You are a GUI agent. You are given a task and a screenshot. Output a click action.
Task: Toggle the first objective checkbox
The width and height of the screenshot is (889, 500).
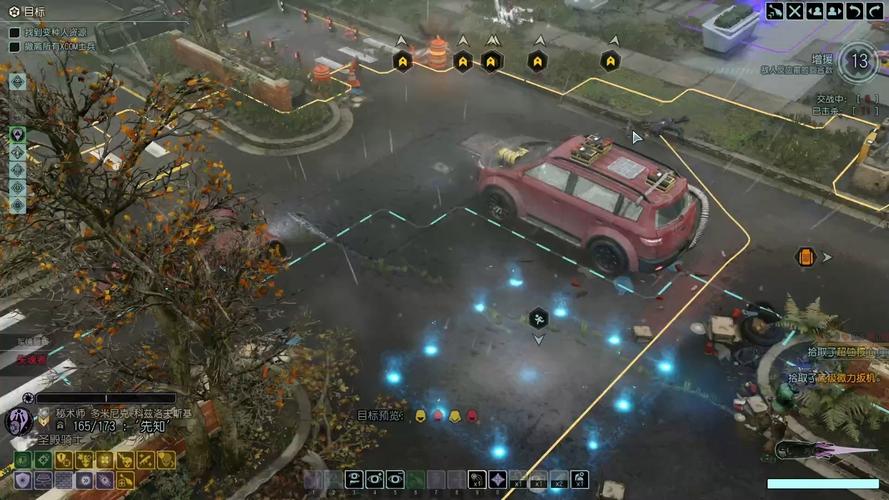pyautogui.click(x=15, y=33)
